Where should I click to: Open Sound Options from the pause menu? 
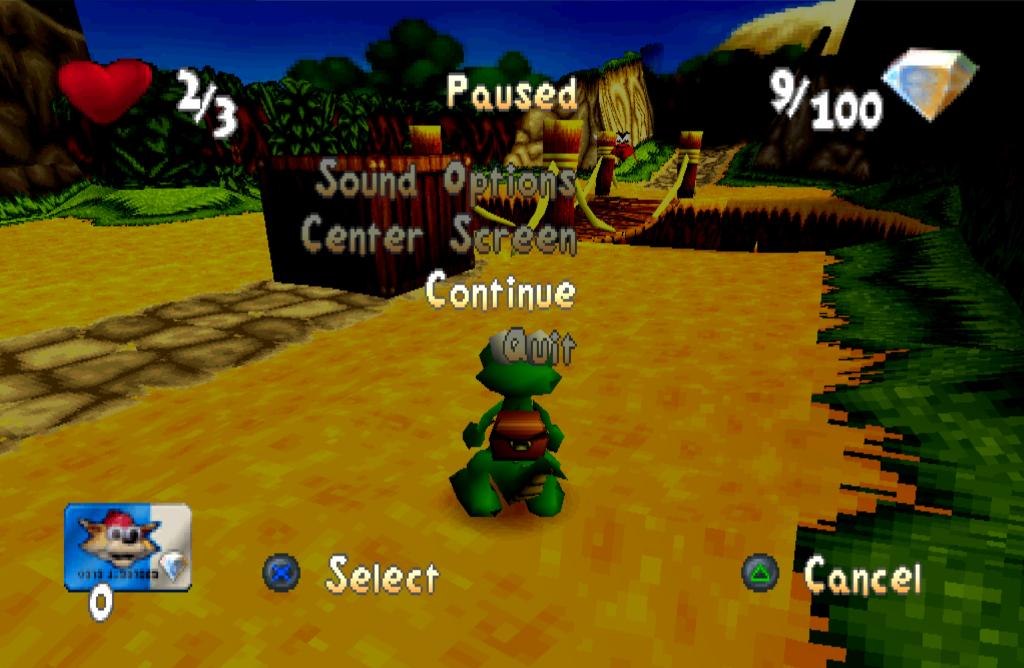tap(445, 181)
